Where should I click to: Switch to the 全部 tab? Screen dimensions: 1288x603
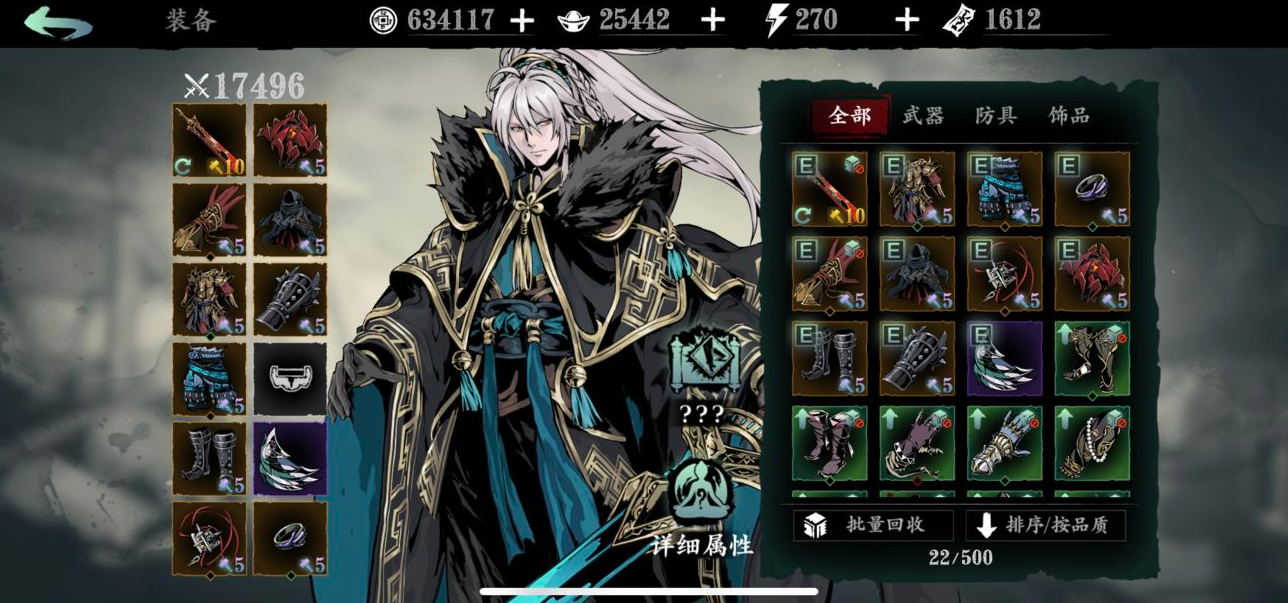tap(850, 116)
